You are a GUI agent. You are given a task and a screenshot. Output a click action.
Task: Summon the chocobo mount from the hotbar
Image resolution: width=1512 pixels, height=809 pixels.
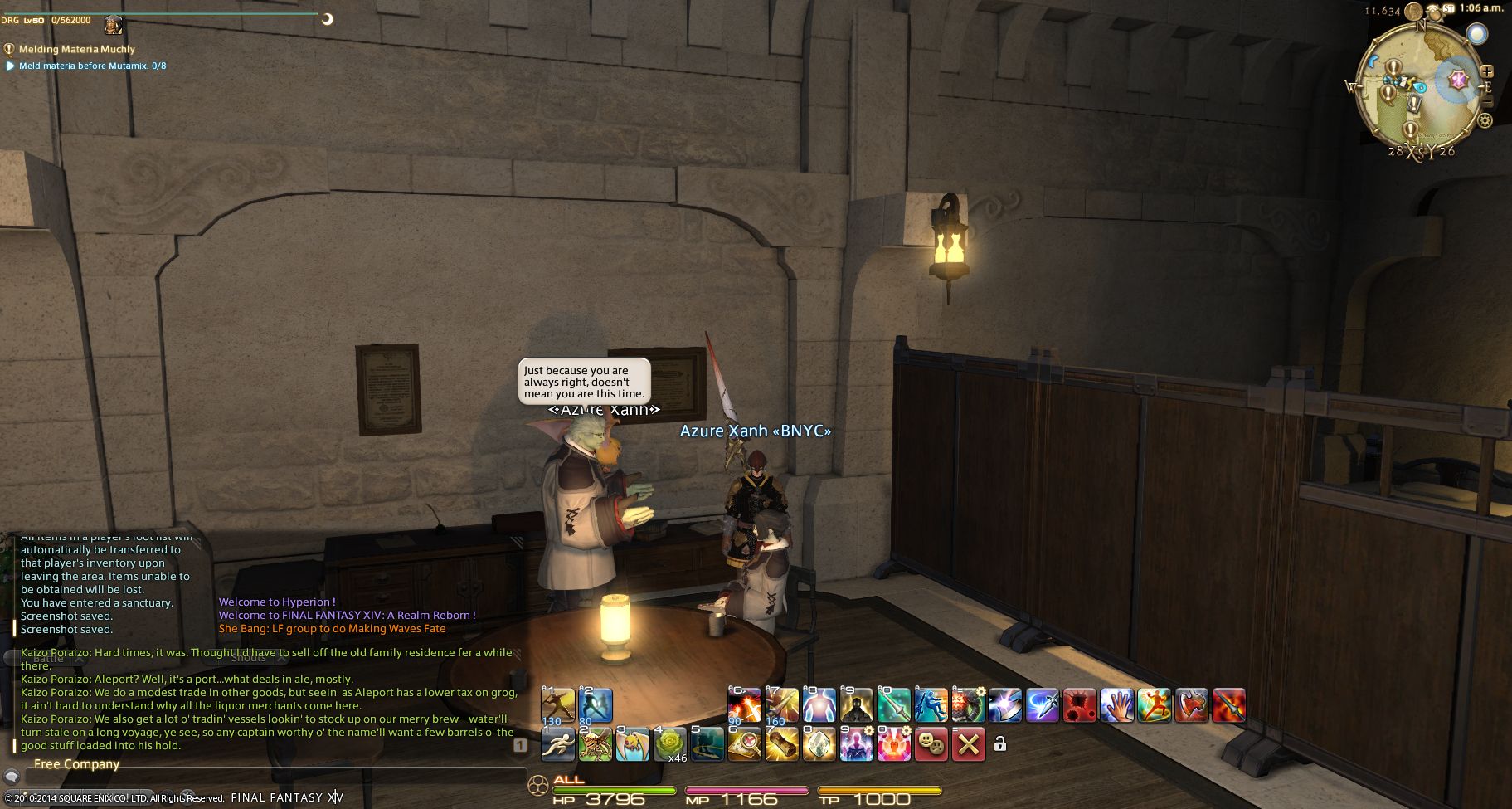tap(632, 744)
